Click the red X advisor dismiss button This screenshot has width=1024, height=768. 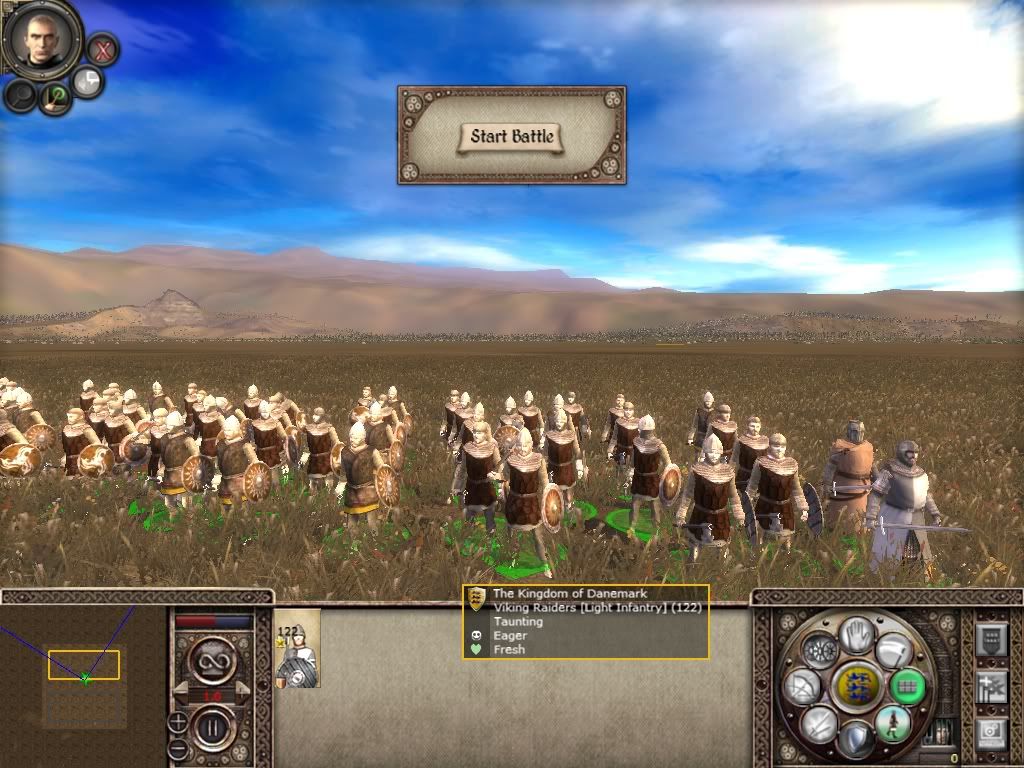tap(102, 48)
